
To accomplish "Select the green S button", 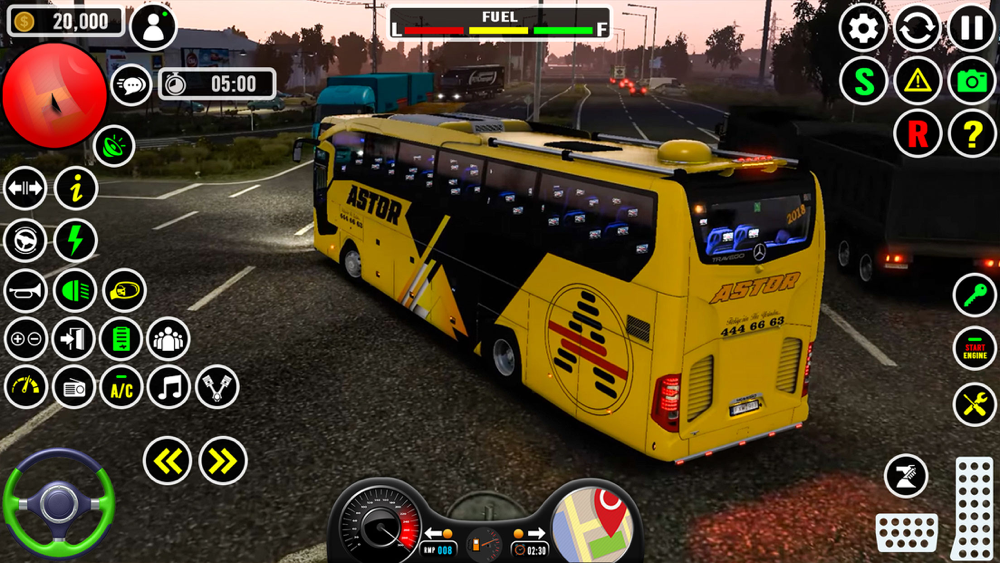I will click(x=863, y=81).
